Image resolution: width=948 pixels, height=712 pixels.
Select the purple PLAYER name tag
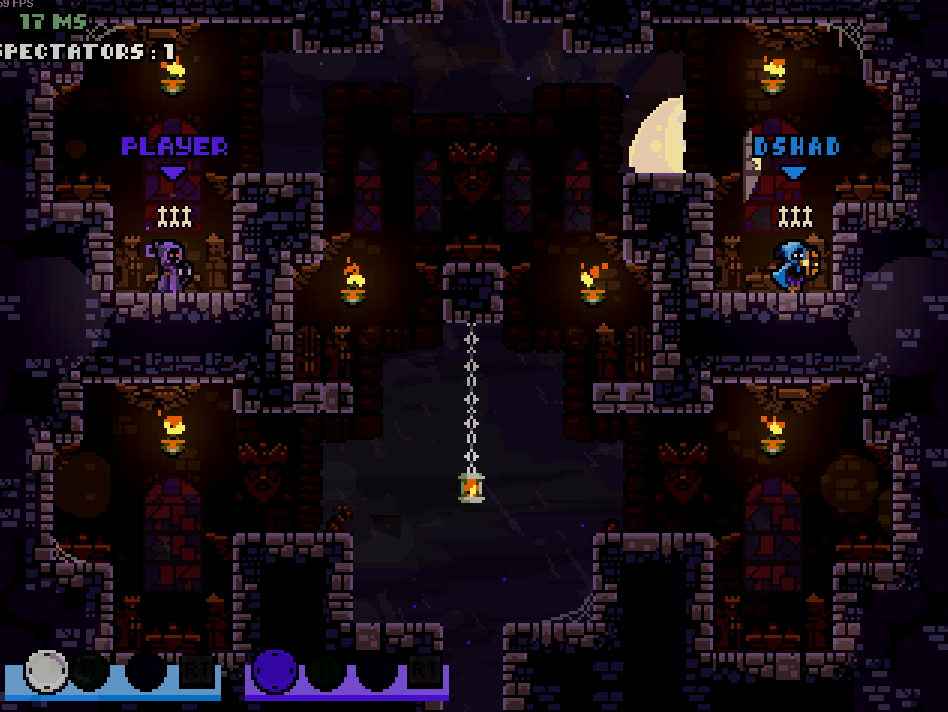tap(174, 146)
